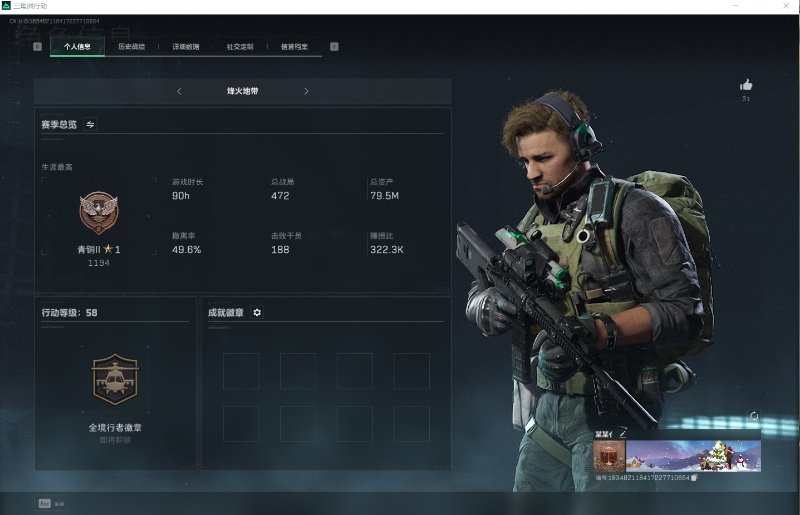
Task: Switch to the 社交定制 tab
Action: (240, 46)
